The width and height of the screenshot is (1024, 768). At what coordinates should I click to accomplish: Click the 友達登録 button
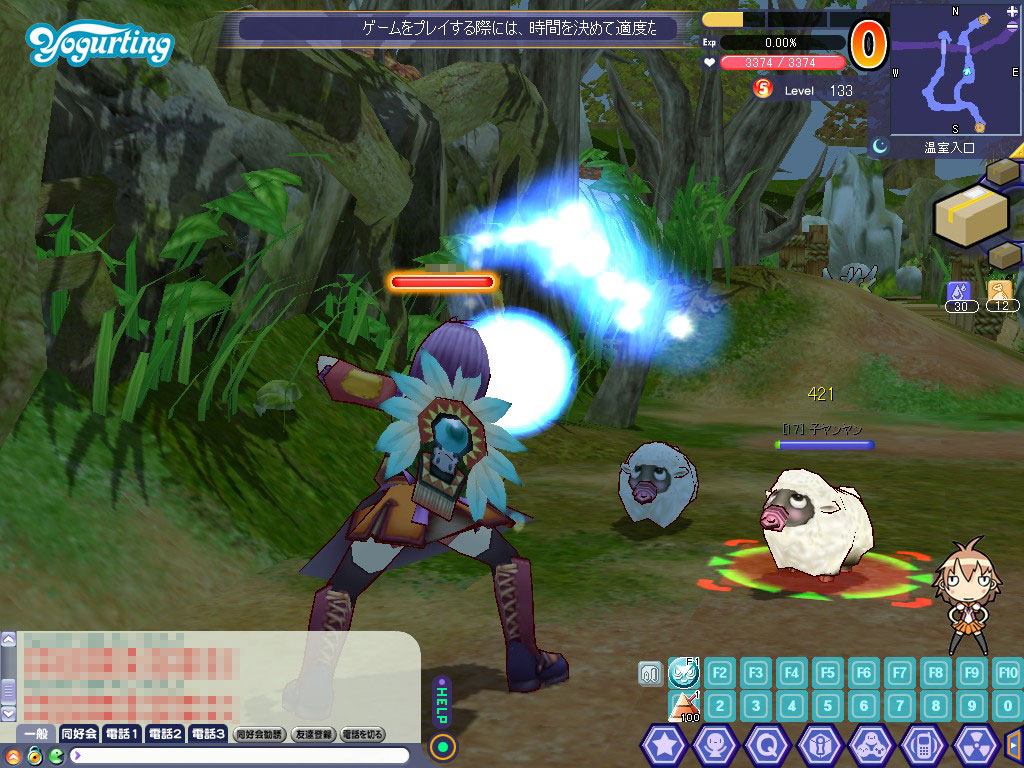click(x=312, y=734)
